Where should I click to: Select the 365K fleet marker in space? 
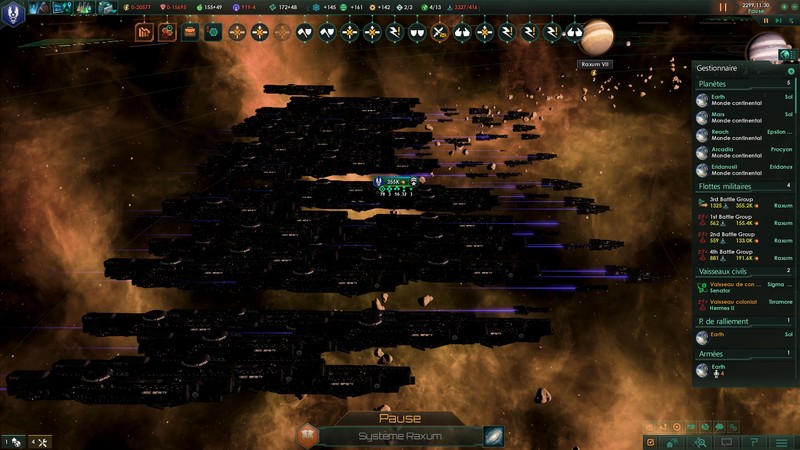point(393,182)
